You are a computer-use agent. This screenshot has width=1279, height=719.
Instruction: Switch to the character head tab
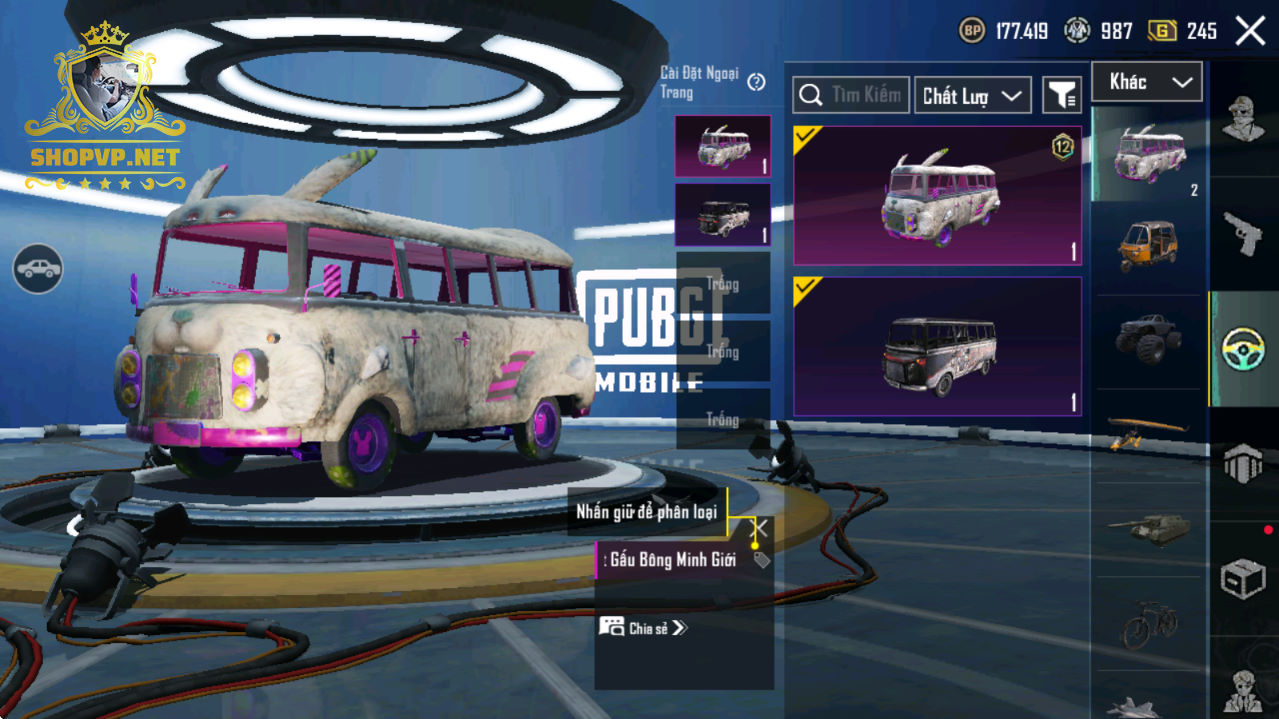tap(1243, 119)
